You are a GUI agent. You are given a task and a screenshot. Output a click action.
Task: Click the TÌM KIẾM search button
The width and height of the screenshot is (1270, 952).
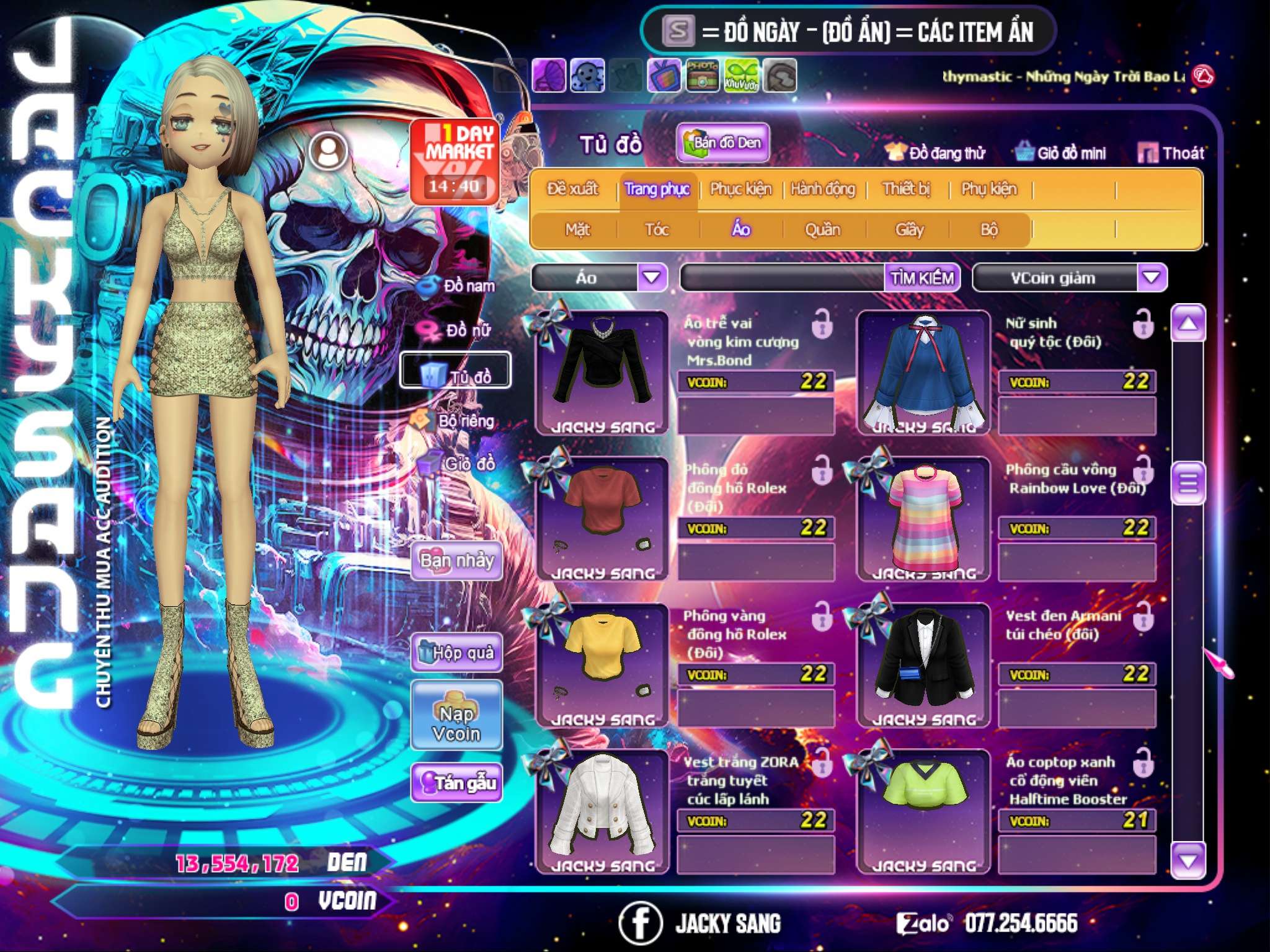(x=922, y=278)
